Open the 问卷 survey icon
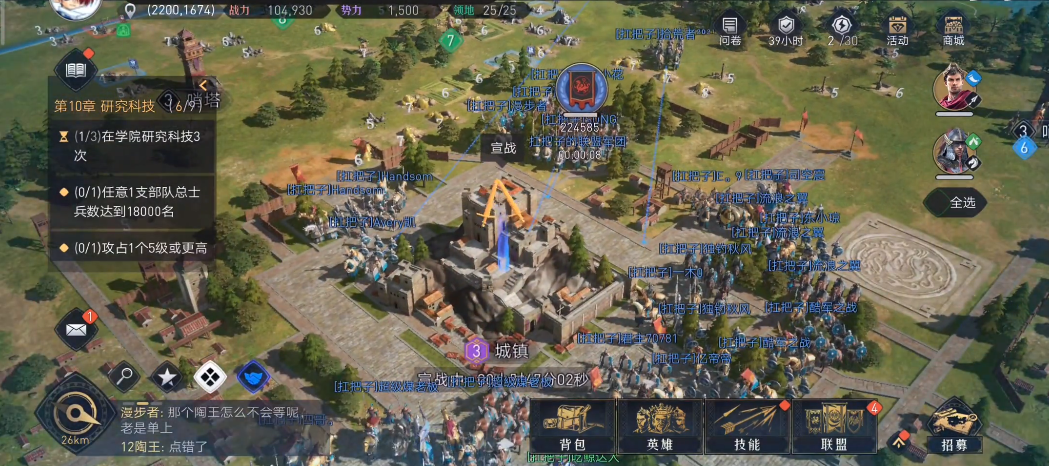This screenshot has height=466, width=1049. tap(731, 28)
